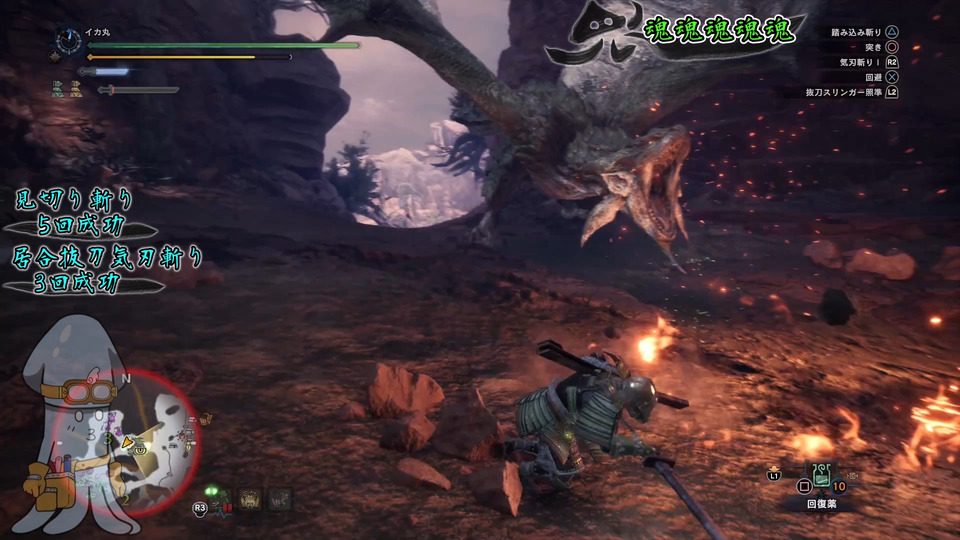Pick the dimmed third monster icon
This screenshot has height=540, width=960.
tap(280, 497)
